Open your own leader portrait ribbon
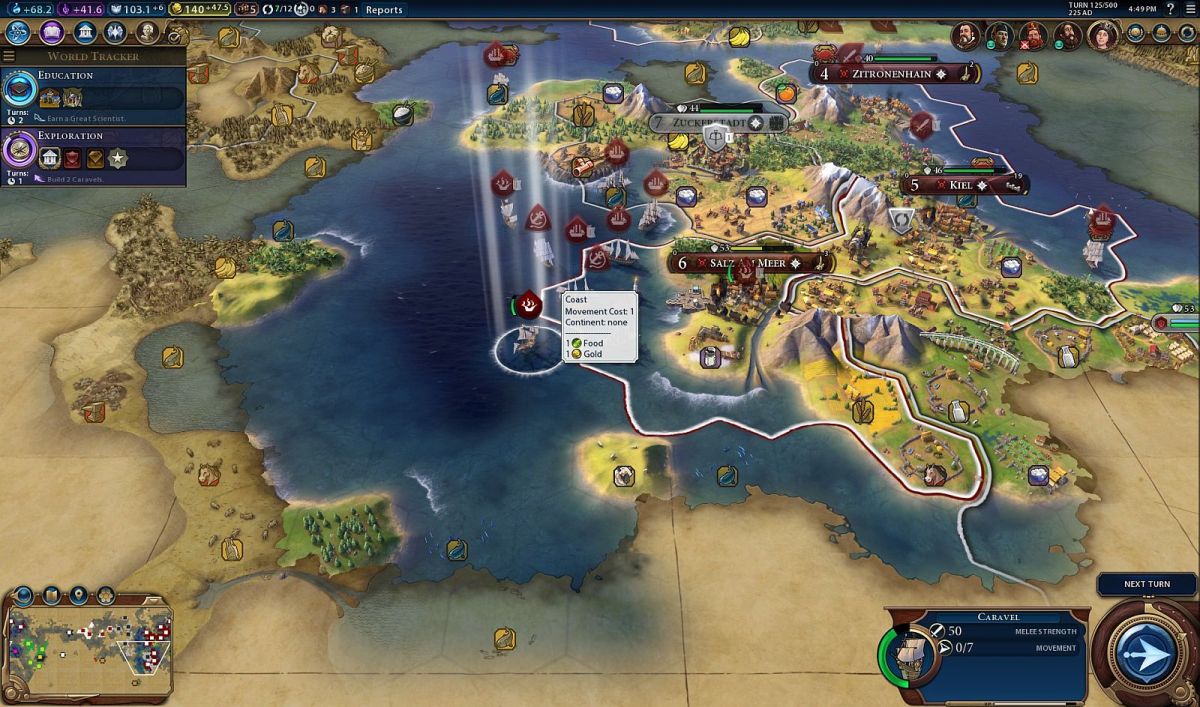1200x707 pixels. pyautogui.click(x=1098, y=36)
